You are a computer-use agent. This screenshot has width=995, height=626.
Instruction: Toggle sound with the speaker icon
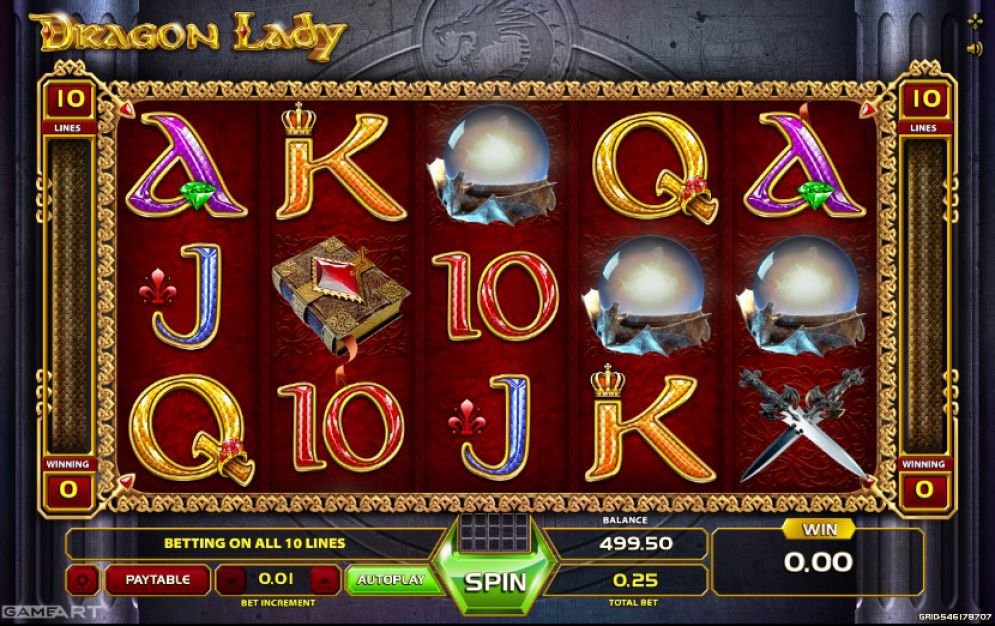974,48
